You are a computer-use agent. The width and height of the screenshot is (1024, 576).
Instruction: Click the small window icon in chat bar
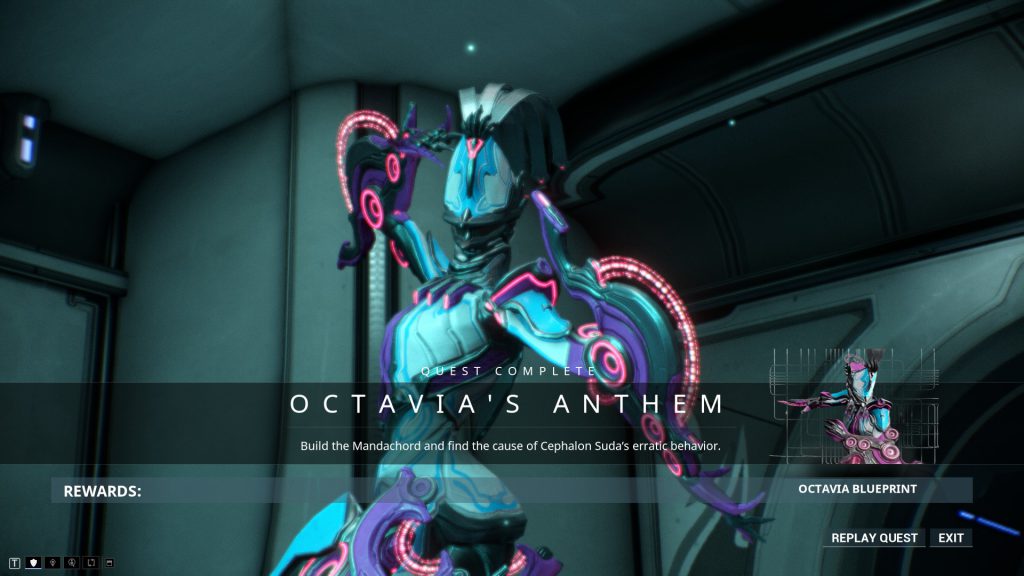pos(109,563)
